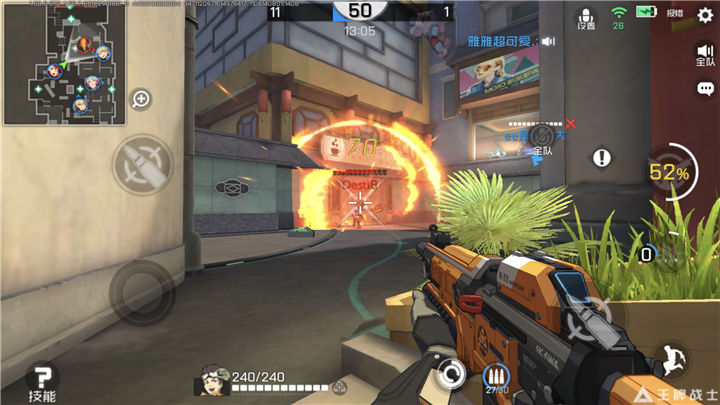Tap the bullet fire button on the left
This screenshot has height=405, width=720.
(142, 165)
